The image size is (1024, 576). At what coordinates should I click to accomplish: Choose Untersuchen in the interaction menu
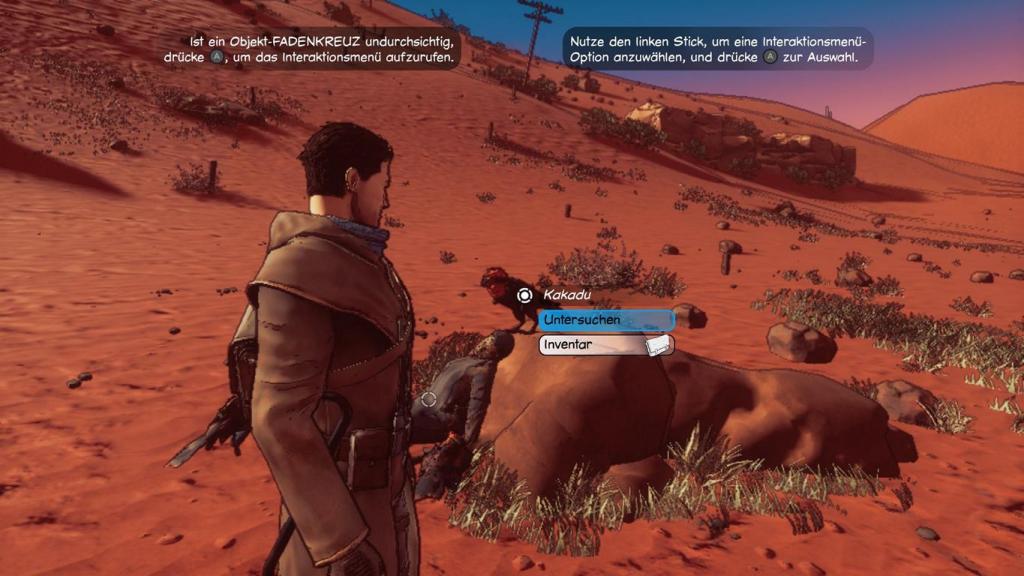(605, 320)
